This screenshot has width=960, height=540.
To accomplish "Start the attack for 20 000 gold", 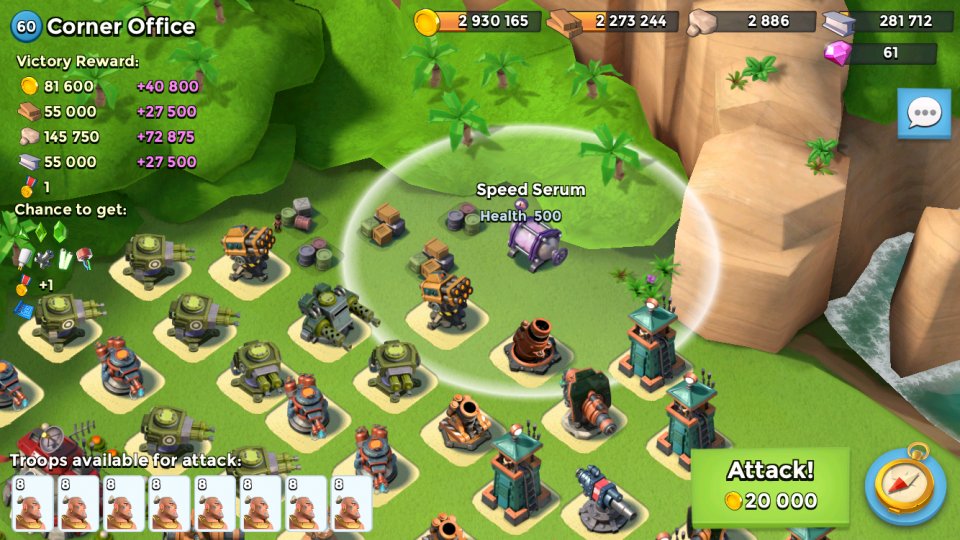I will click(770, 486).
